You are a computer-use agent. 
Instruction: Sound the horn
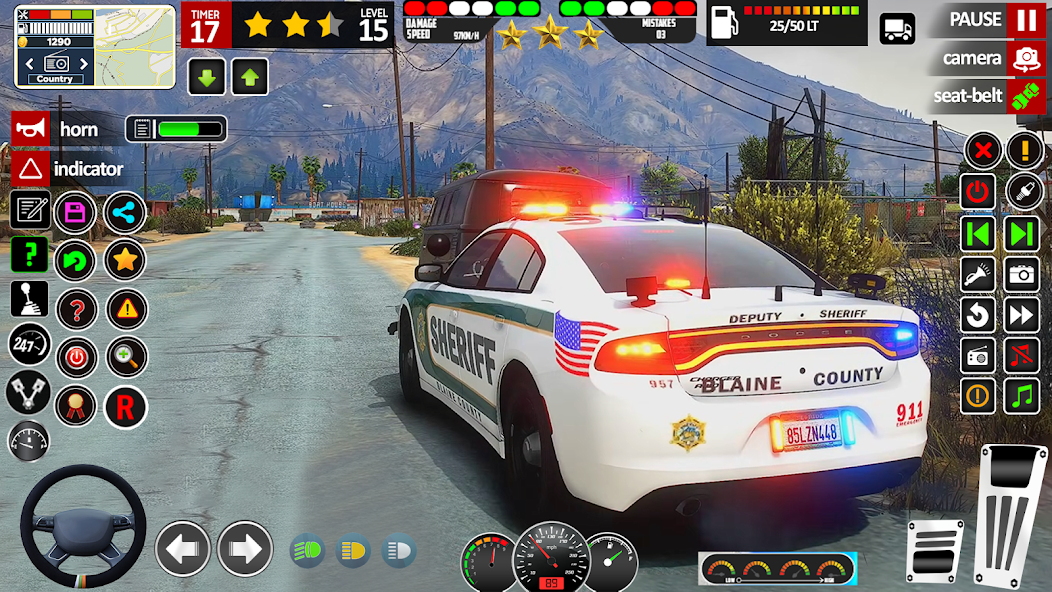31,129
